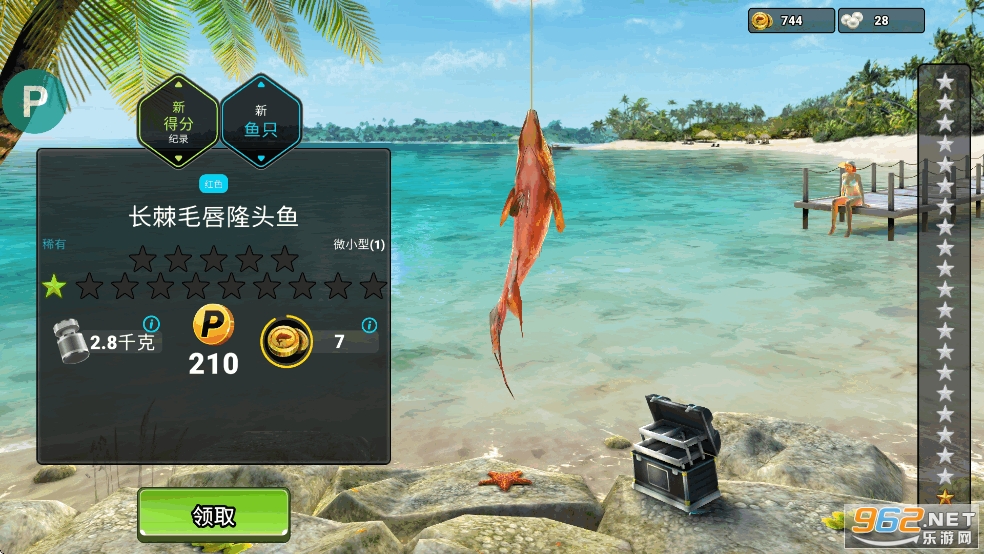
Task: Open the gold coin balance showing 744
Action: [790, 20]
